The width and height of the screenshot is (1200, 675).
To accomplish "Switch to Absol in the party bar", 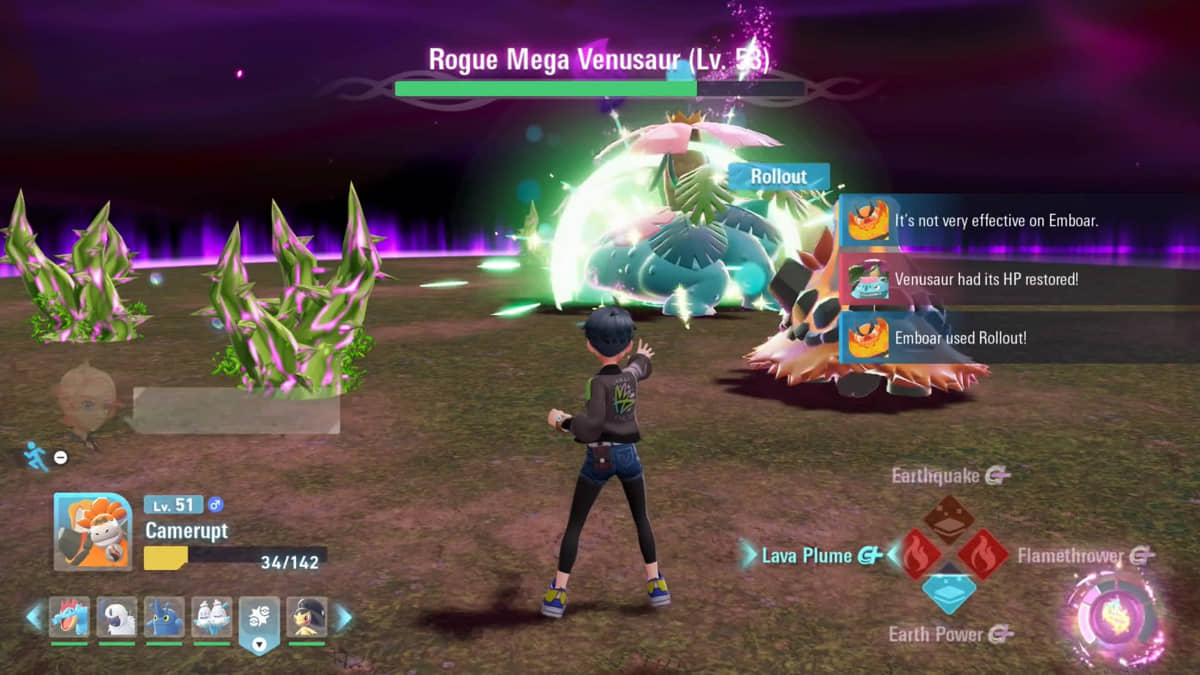I will (x=117, y=618).
